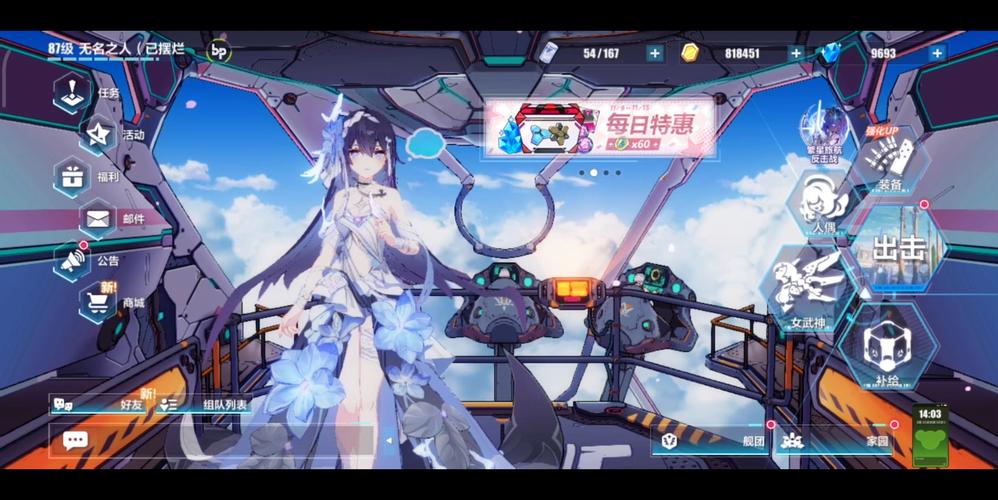Open the 人偶 doll menu
998x500 pixels.
[822, 203]
